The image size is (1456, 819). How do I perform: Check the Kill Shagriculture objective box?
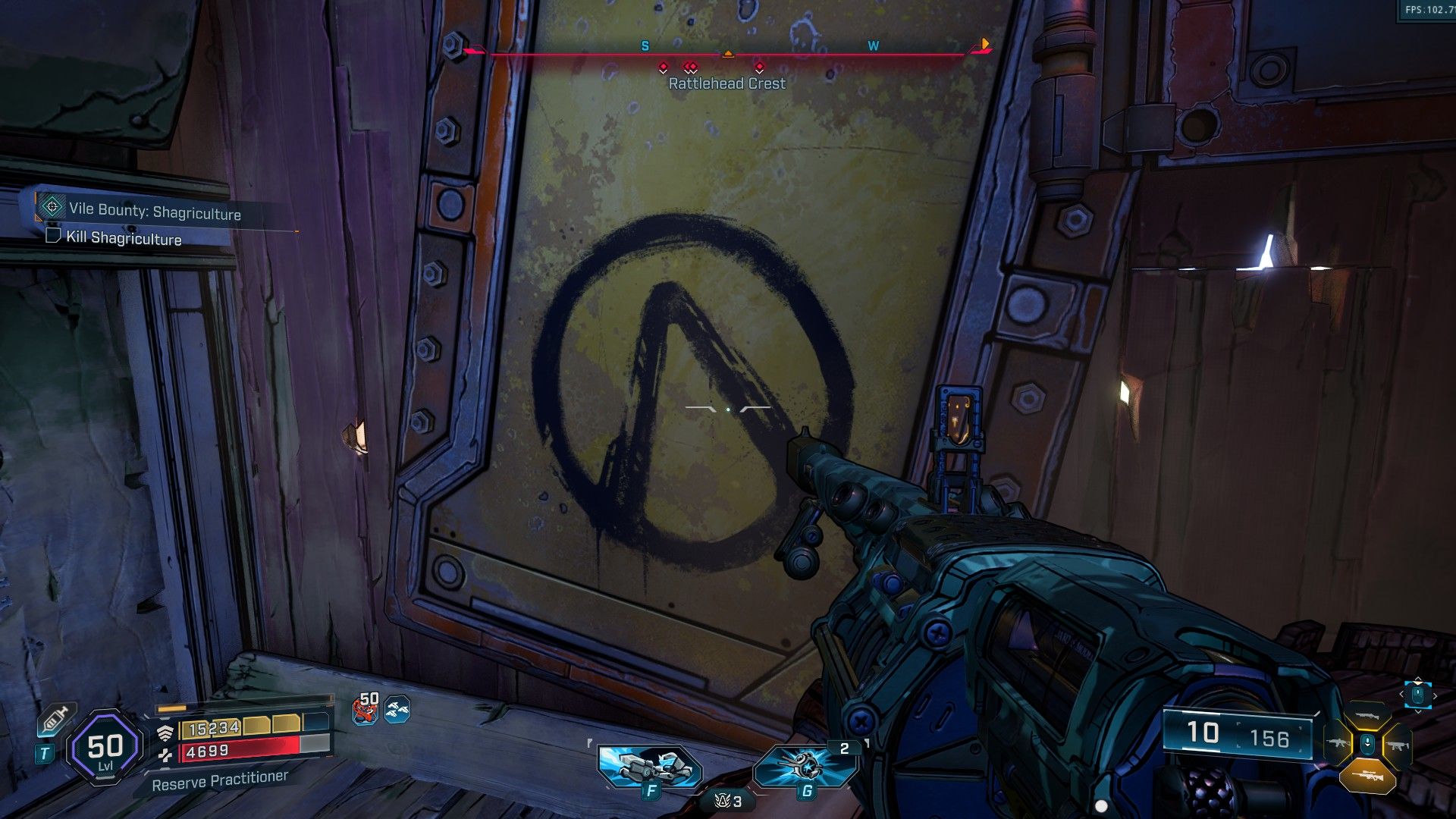(x=53, y=240)
